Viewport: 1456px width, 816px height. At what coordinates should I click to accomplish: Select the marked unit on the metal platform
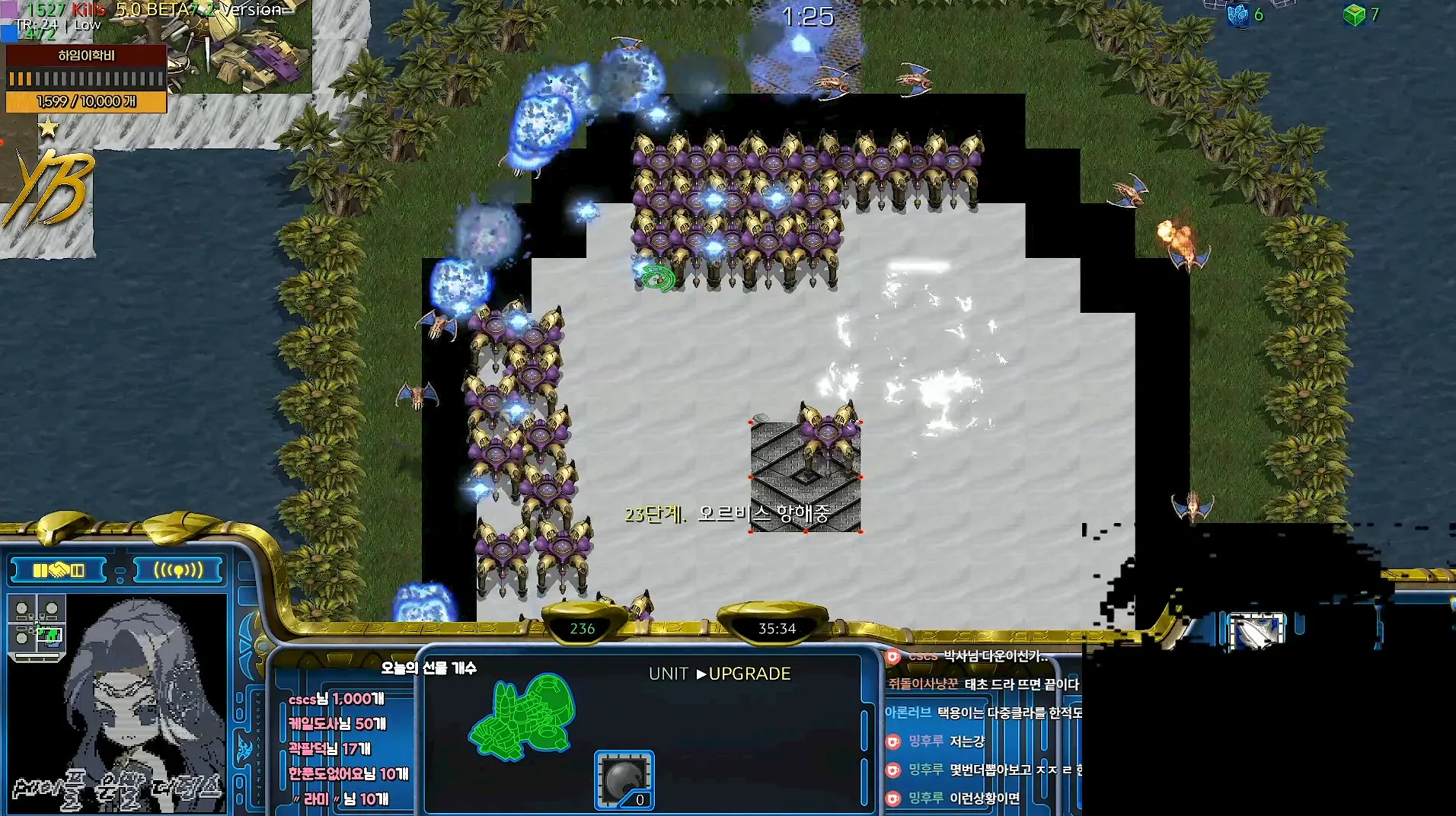pos(828,436)
